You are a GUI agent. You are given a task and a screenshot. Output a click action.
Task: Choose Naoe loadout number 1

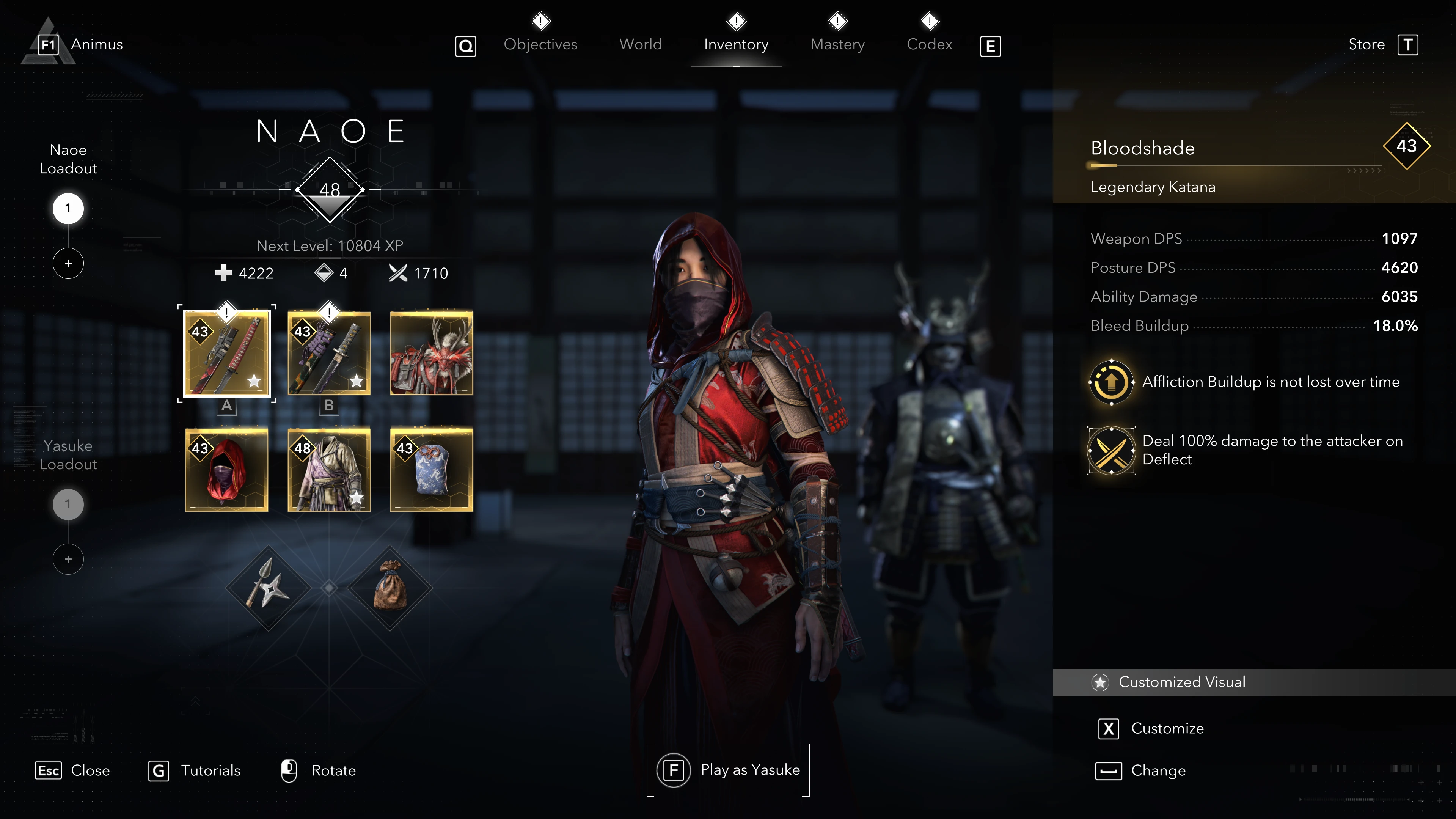point(68,209)
